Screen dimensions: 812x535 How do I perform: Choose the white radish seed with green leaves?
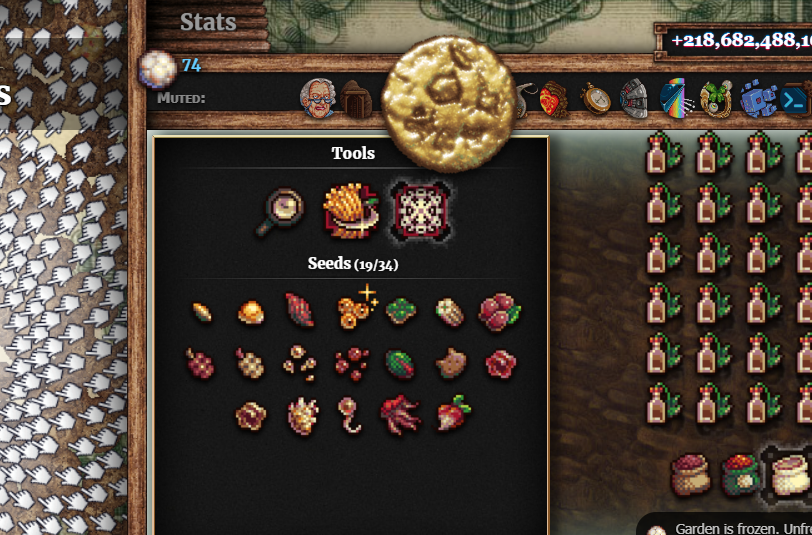[x=453, y=412]
